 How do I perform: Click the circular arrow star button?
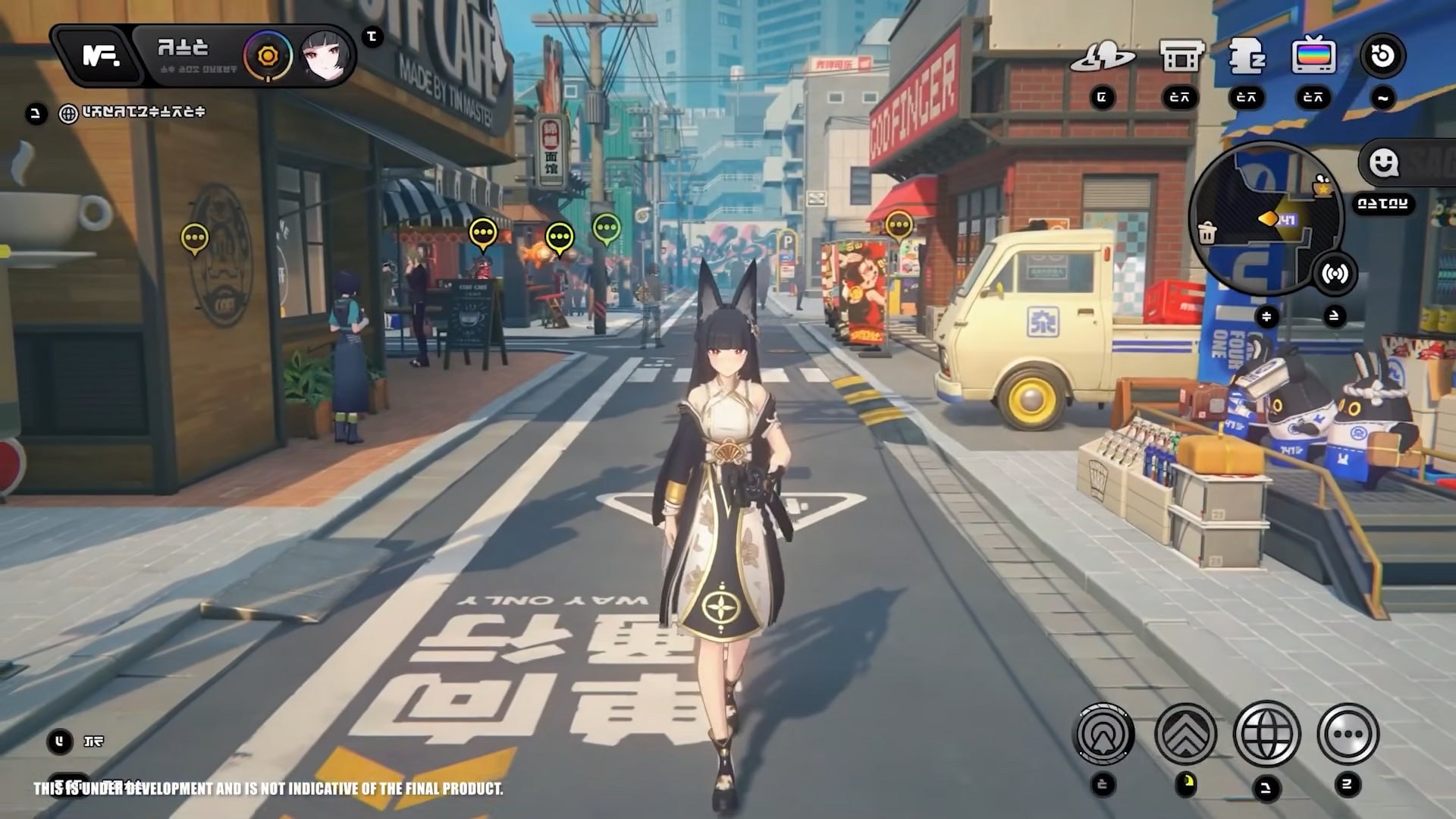(x=1382, y=55)
